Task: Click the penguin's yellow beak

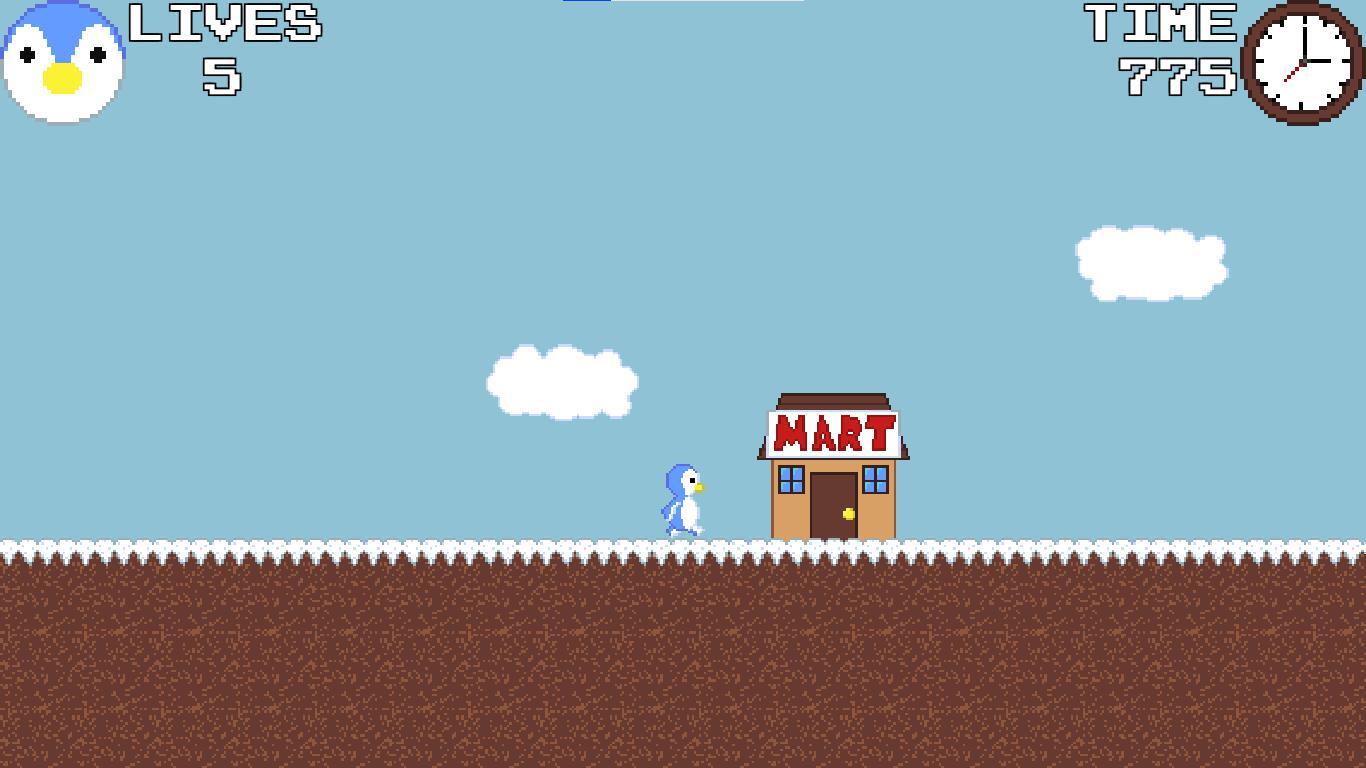Action: pyautogui.click(x=700, y=487)
